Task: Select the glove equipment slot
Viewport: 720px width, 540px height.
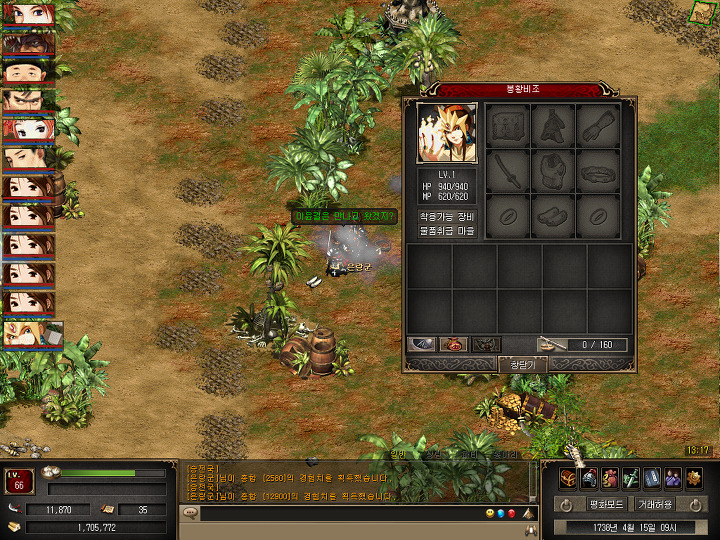Action: click(x=598, y=126)
